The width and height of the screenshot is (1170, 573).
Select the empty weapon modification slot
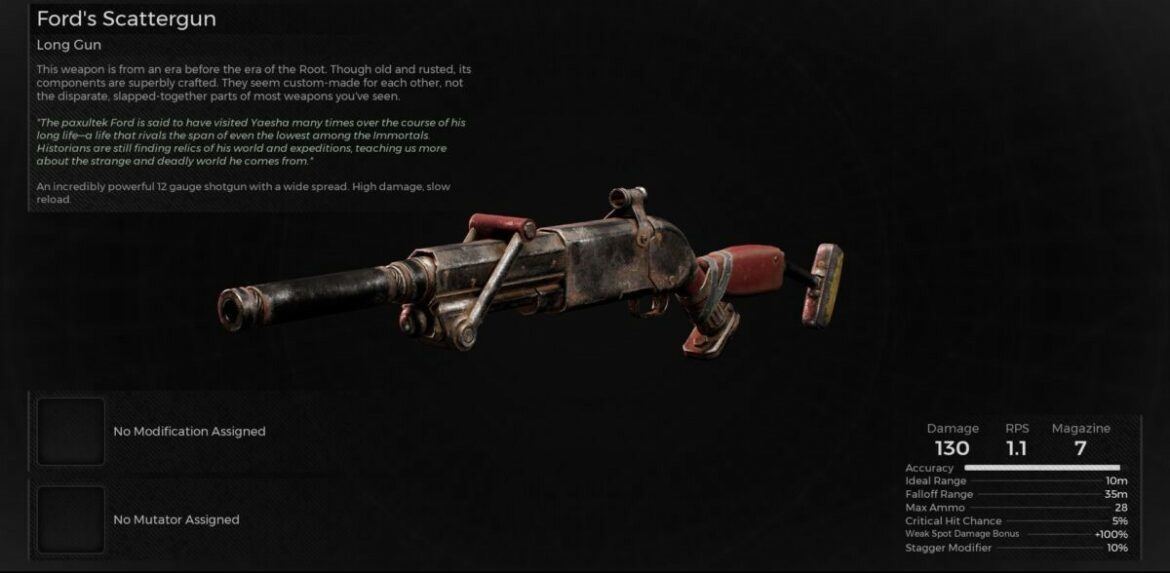(x=71, y=431)
